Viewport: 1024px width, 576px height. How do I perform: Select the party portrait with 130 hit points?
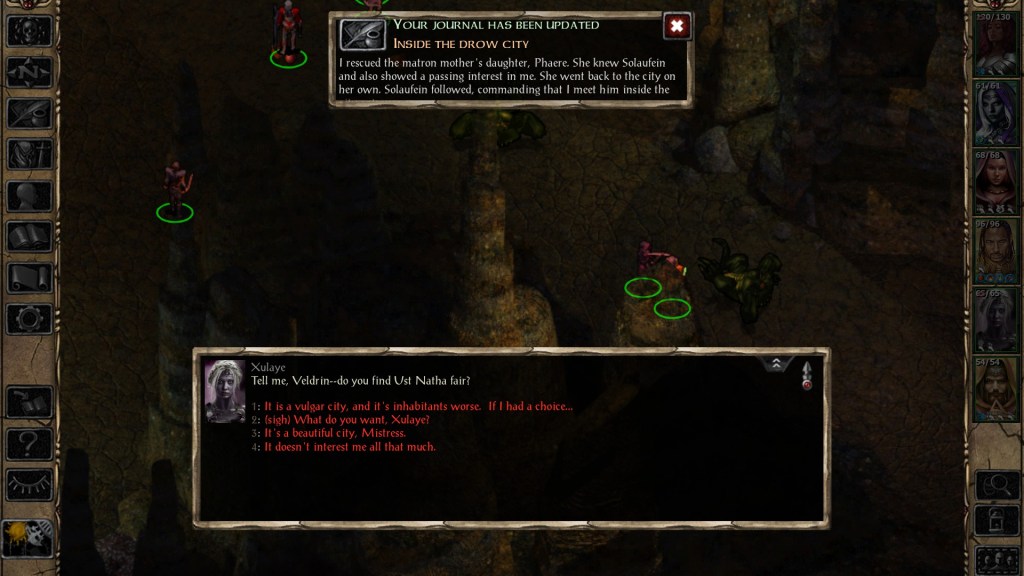pyautogui.click(x=995, y=46)
